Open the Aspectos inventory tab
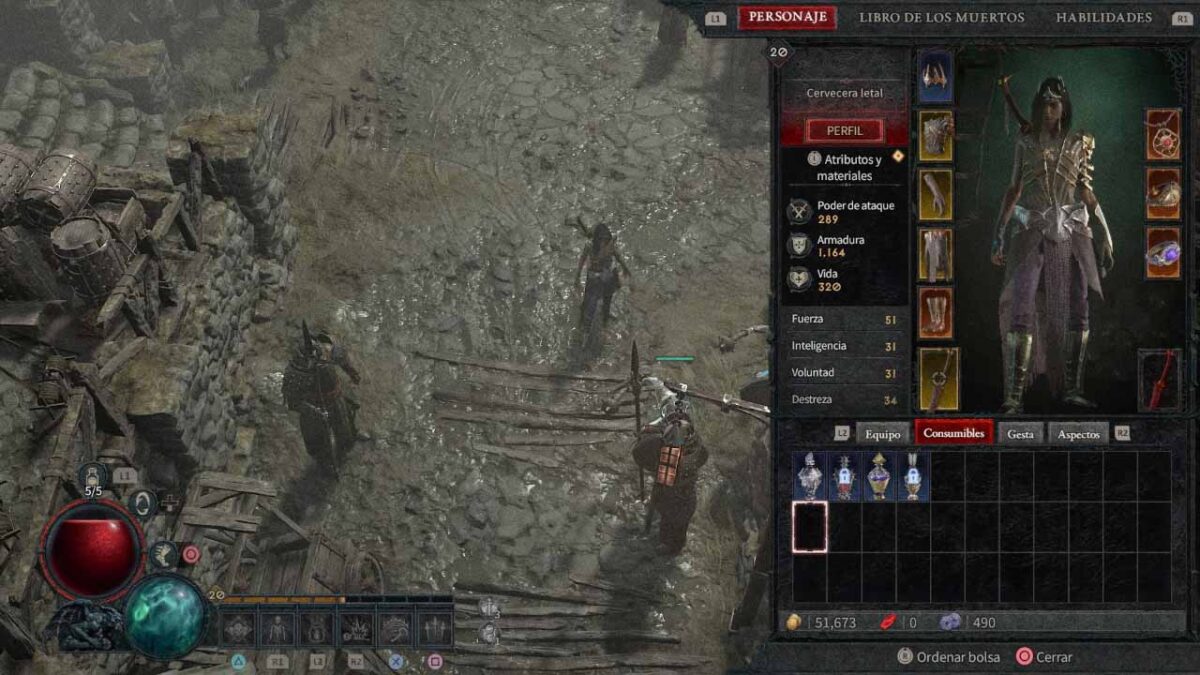 pyautogui.click(x=1079, y=433)
